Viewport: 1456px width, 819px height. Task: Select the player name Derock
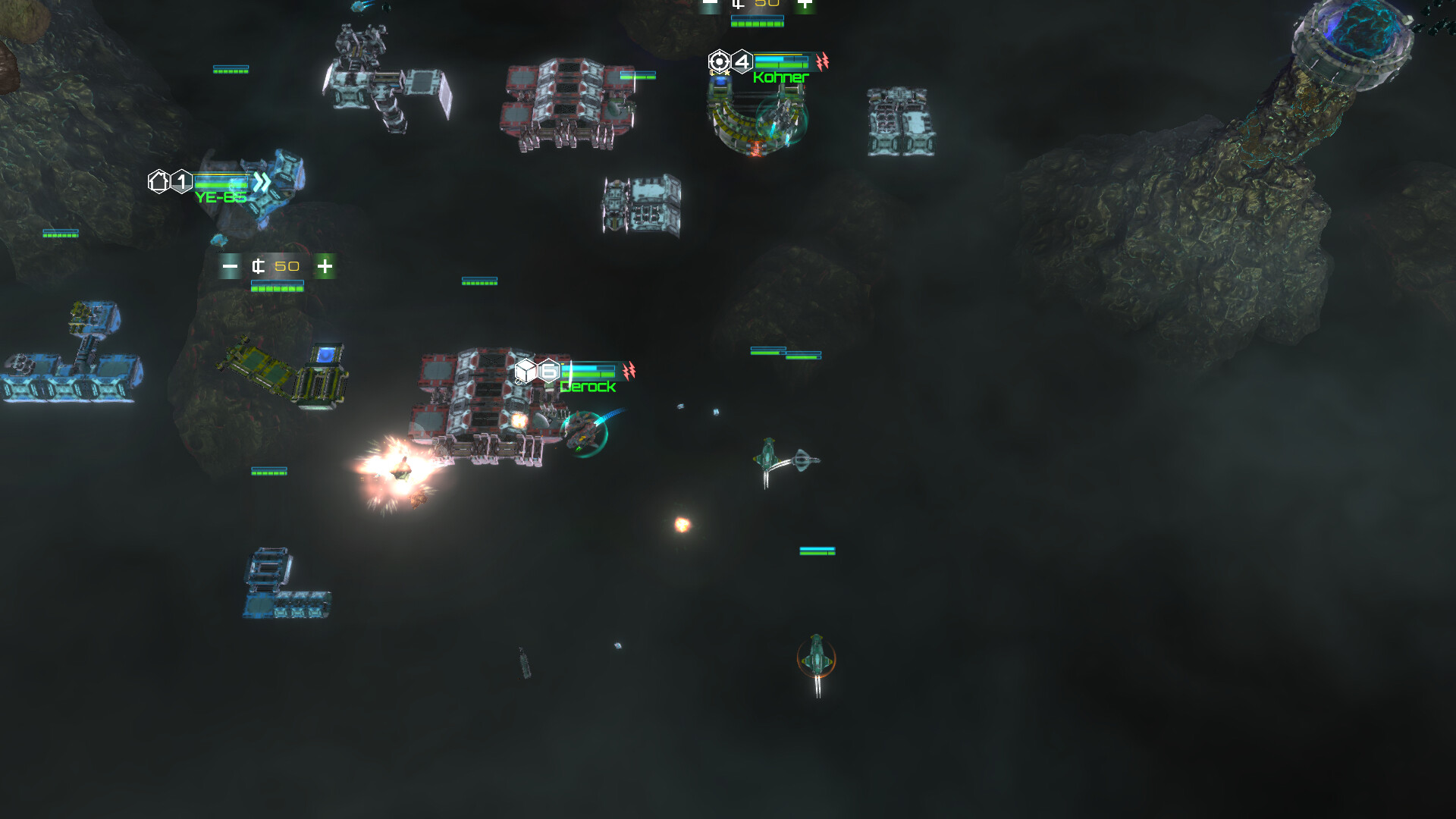[588, 387]
